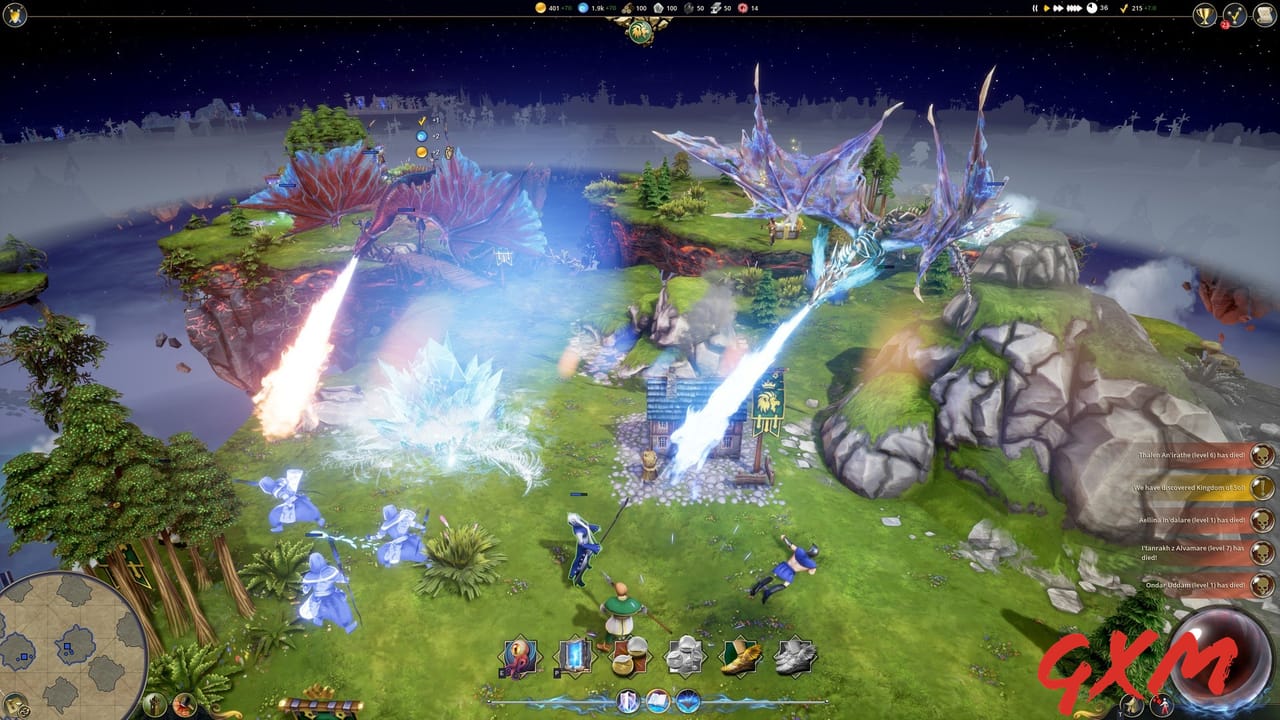Select the golden boot spell
Viewport: 1280px width, 720px height.
point(742,658)
